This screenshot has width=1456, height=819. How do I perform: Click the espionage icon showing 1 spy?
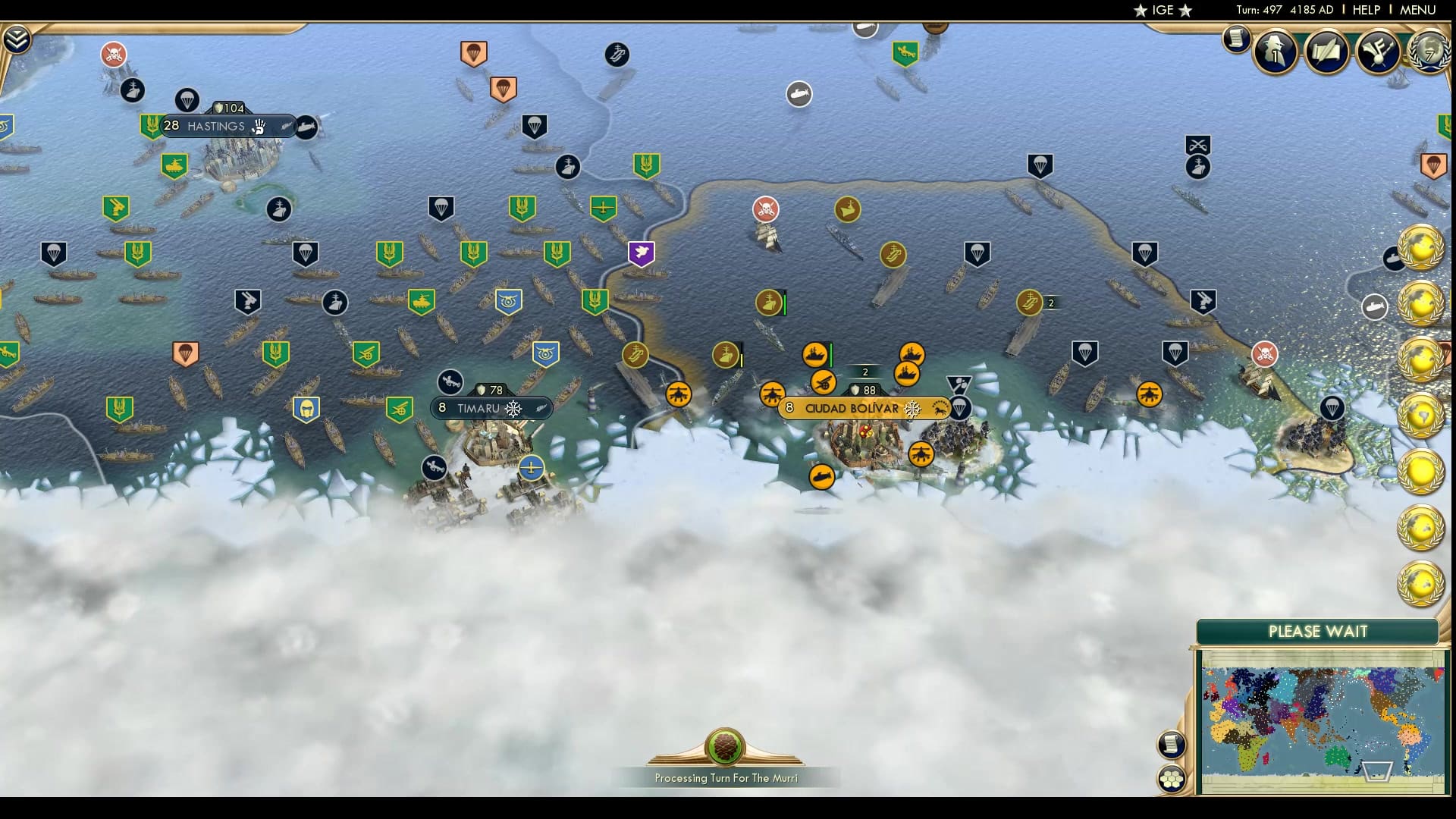pyautogui.click(x=1275, y=52)
